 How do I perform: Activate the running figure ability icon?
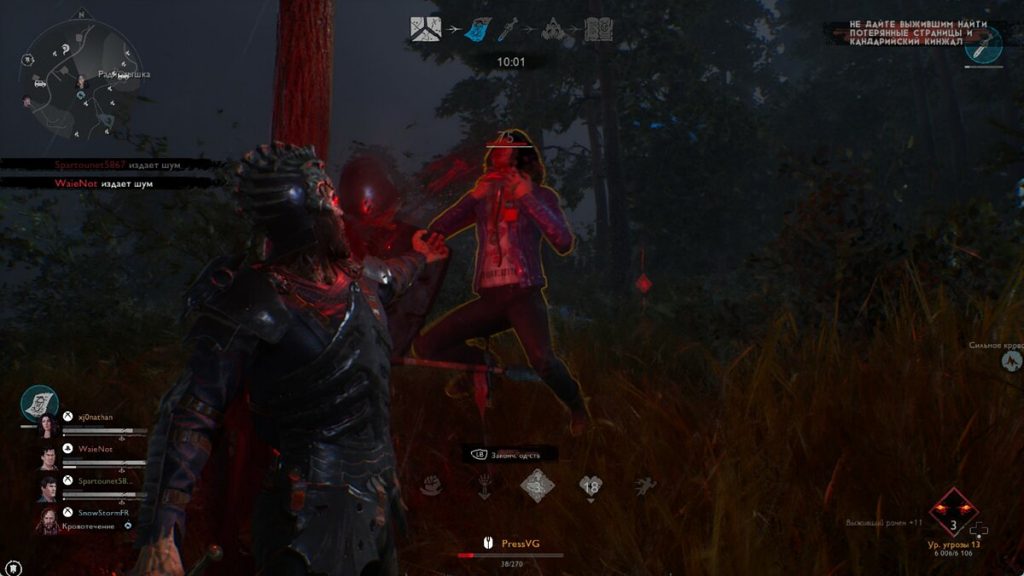(x=644, y=486)
